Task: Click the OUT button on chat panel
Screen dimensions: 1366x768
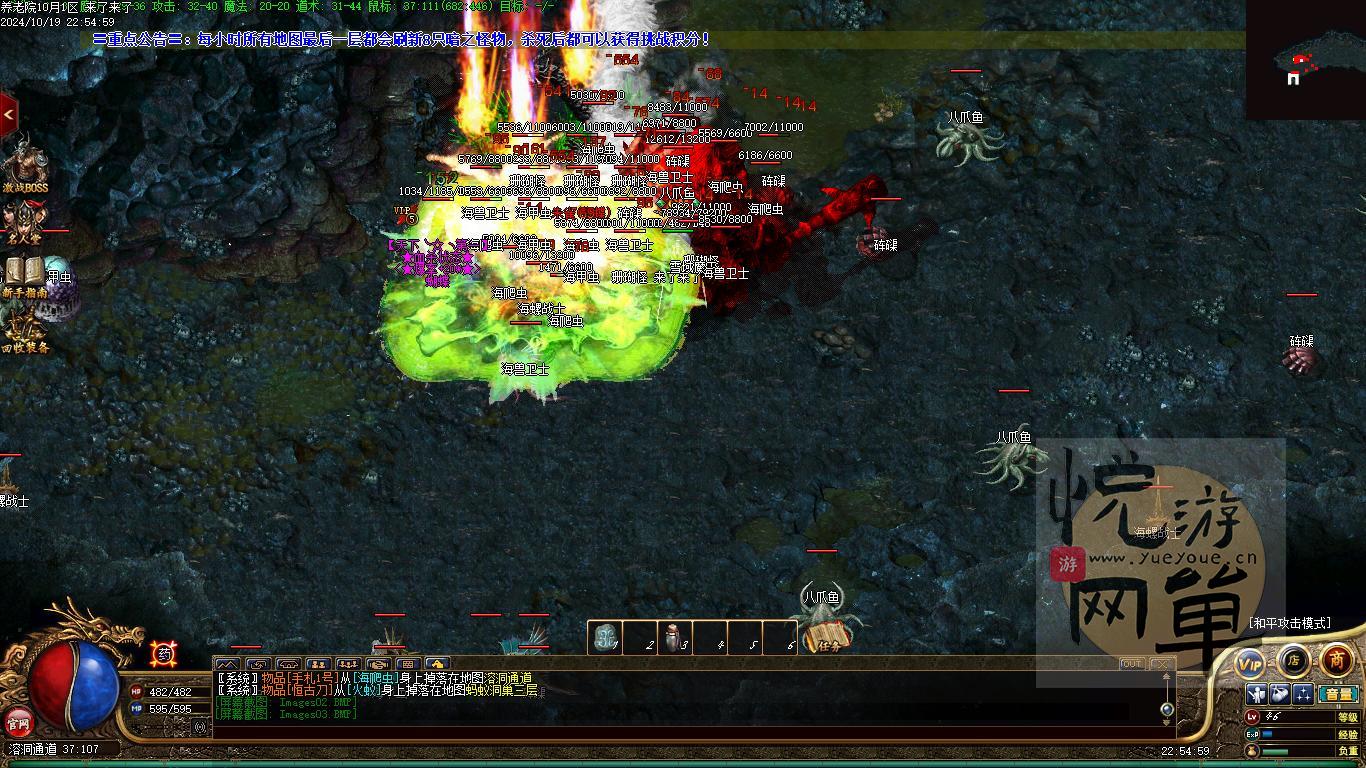Action: 1131,663
